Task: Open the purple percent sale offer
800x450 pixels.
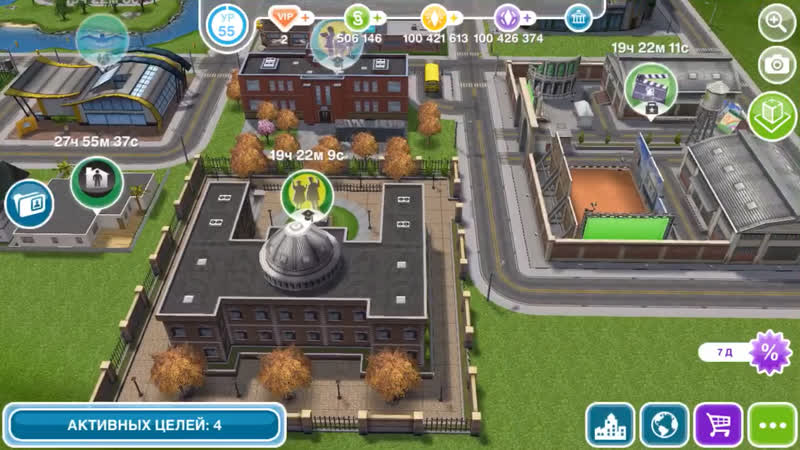Action: click(770, 353)
